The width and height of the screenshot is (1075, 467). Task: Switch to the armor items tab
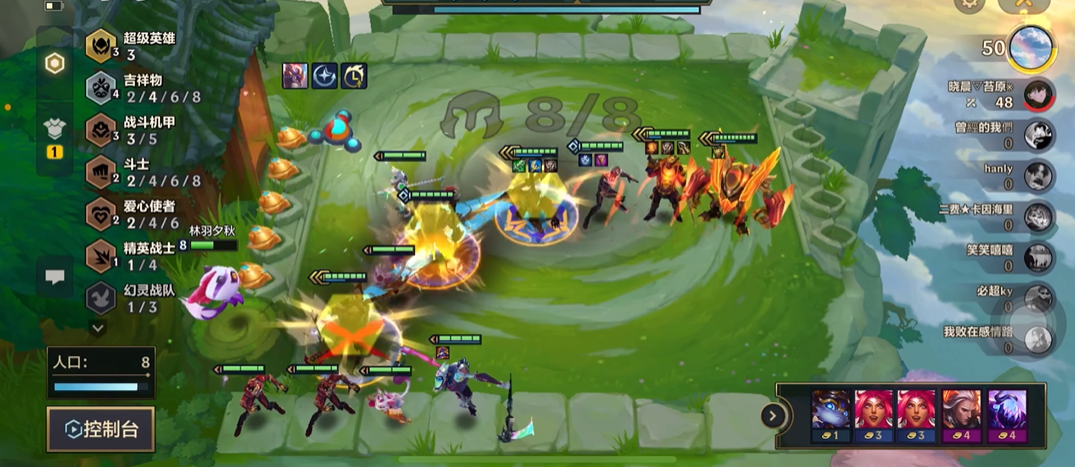point(55,129)
